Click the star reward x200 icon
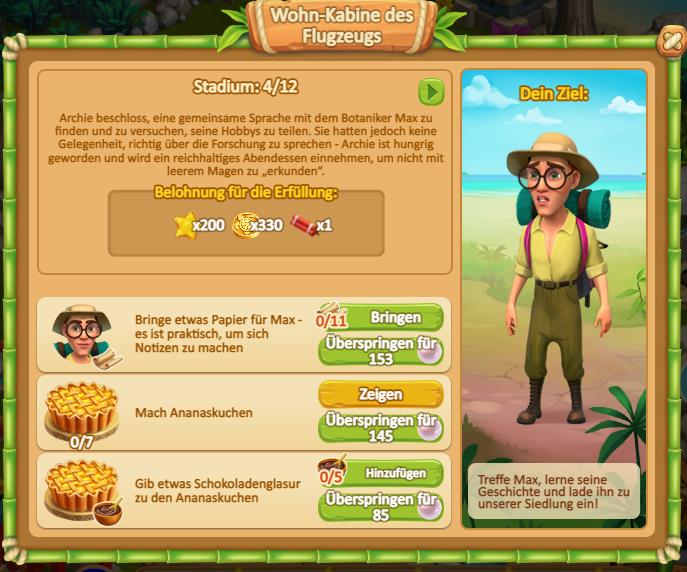 [186, 226]
